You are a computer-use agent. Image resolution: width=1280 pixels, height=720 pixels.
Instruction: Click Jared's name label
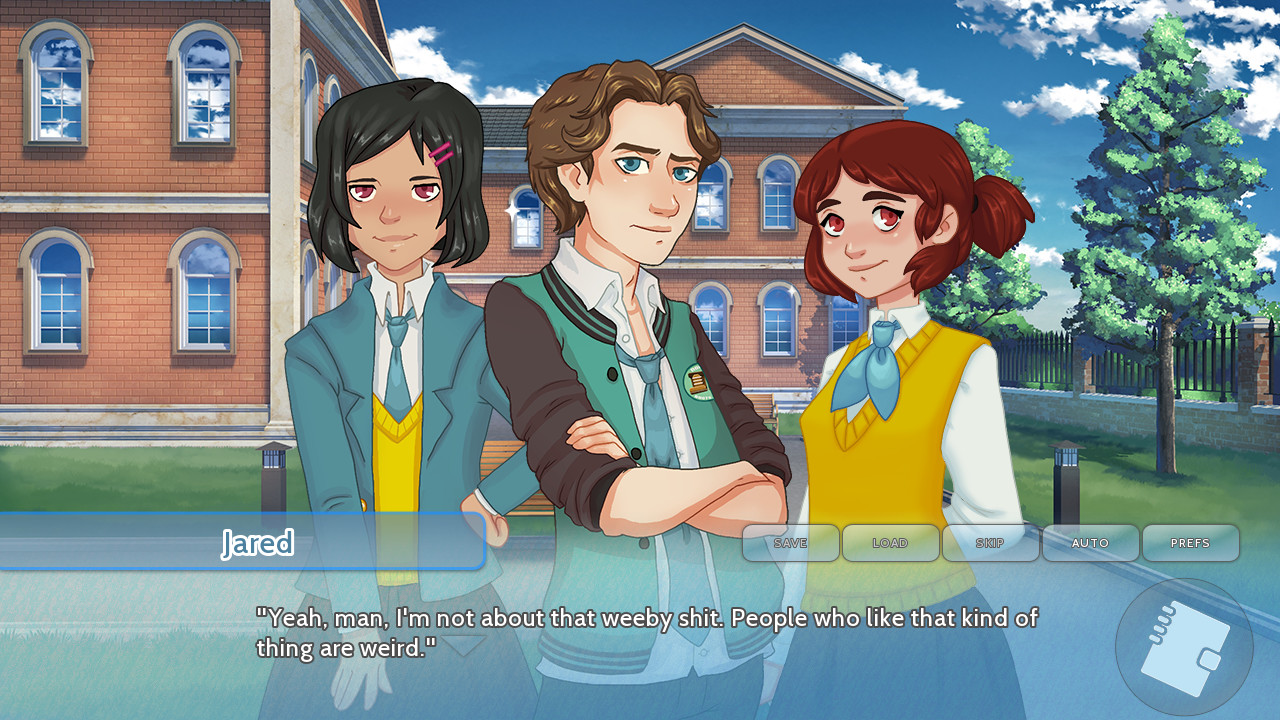258,543
